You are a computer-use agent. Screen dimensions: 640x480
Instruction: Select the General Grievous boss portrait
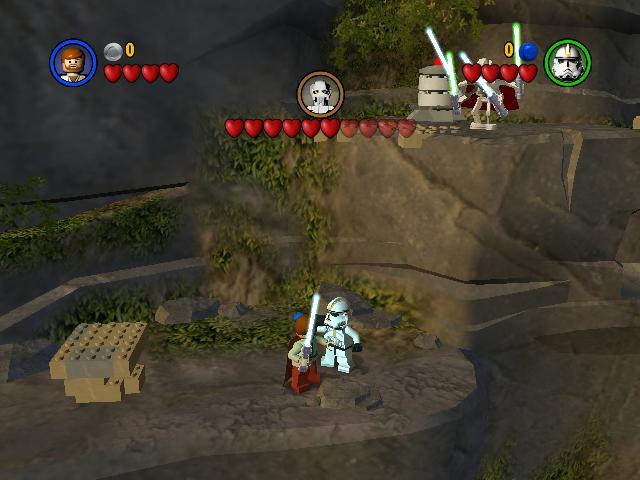[x=320, y=94]
